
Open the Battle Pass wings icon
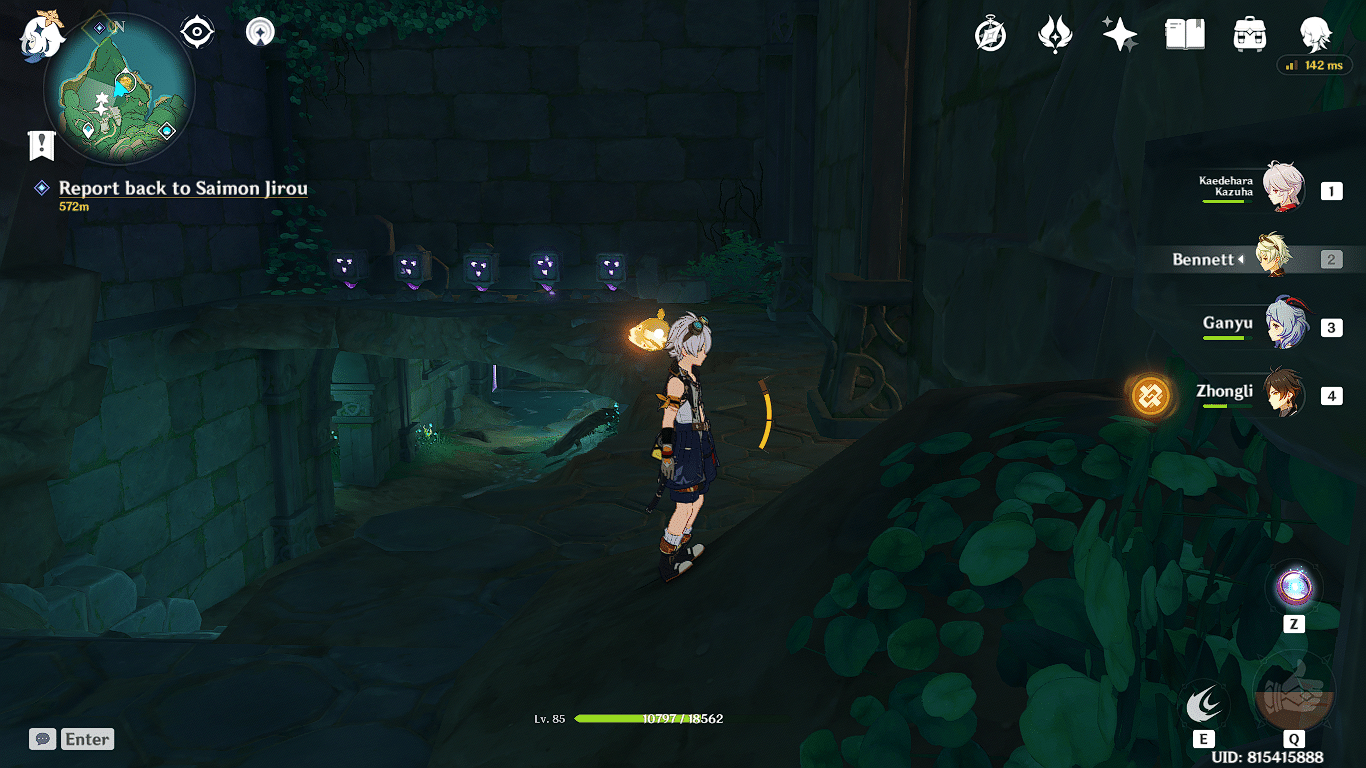(1056, 33)
